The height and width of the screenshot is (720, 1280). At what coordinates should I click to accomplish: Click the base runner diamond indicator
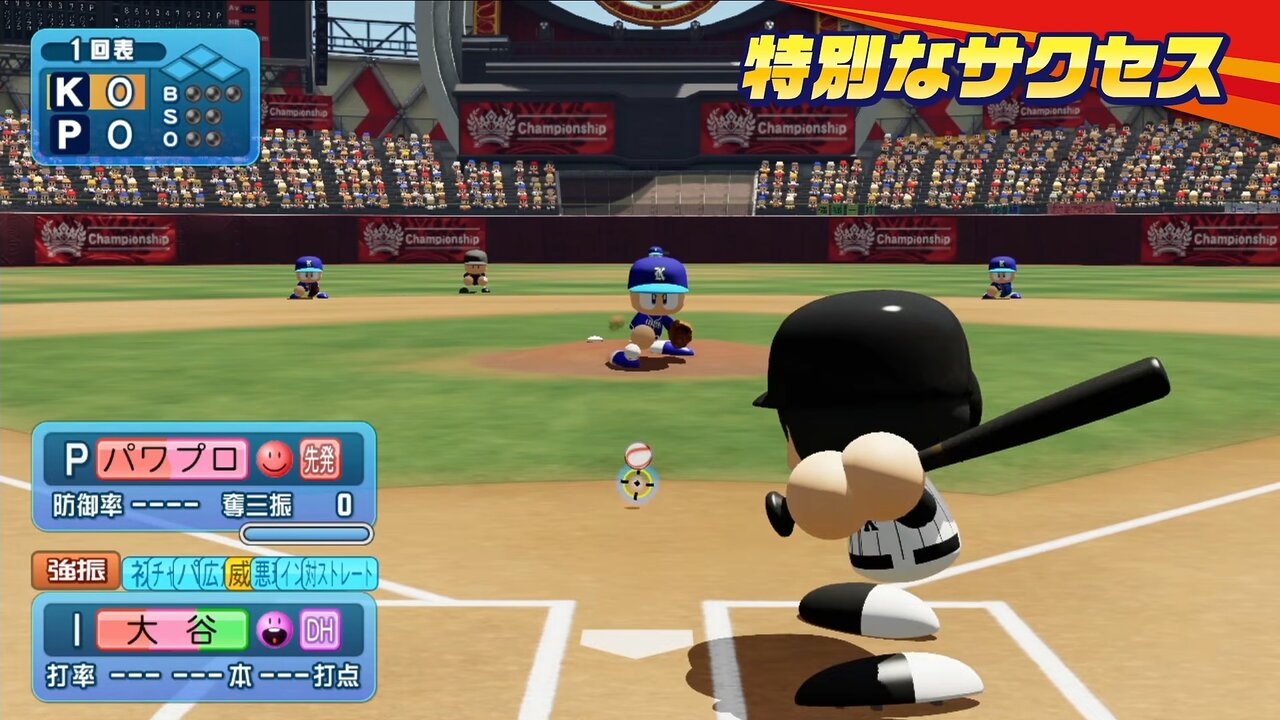pyautogui.click(x=203, y=64)
